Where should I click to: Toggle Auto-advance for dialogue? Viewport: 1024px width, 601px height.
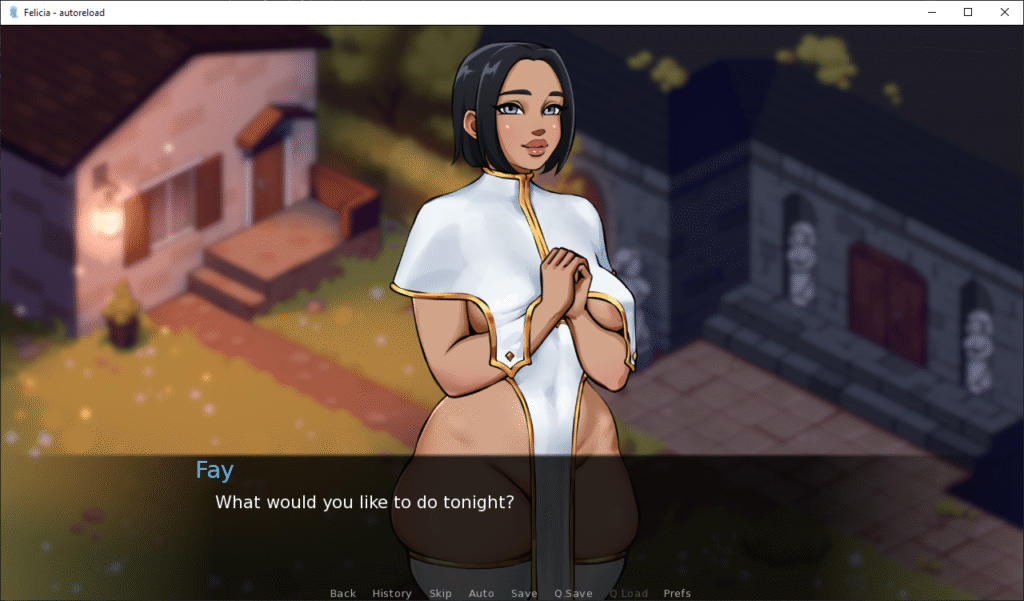tap(481, 593)
